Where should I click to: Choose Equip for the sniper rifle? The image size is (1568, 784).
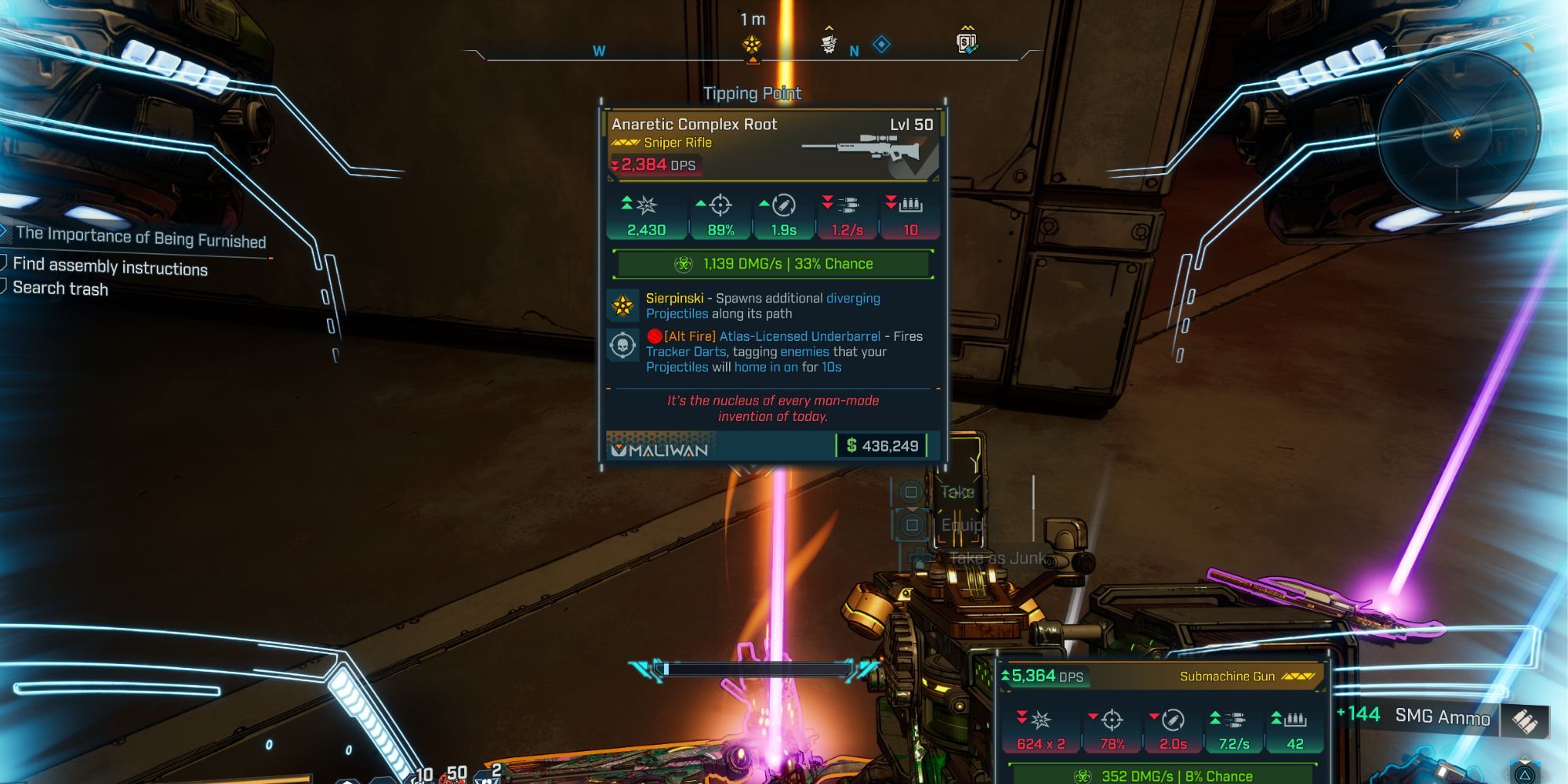coord(960,525)
